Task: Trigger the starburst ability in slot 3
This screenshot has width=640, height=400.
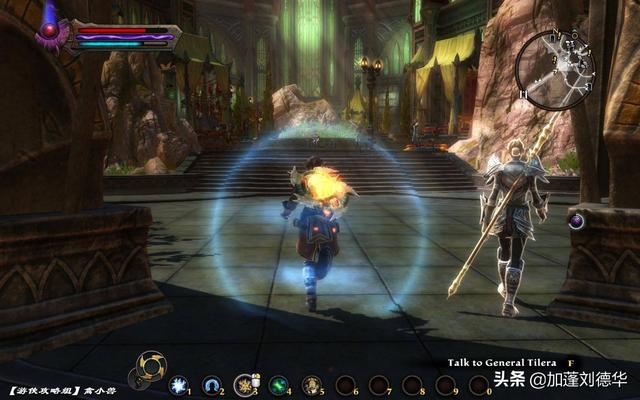Action: tap(244, 383)
